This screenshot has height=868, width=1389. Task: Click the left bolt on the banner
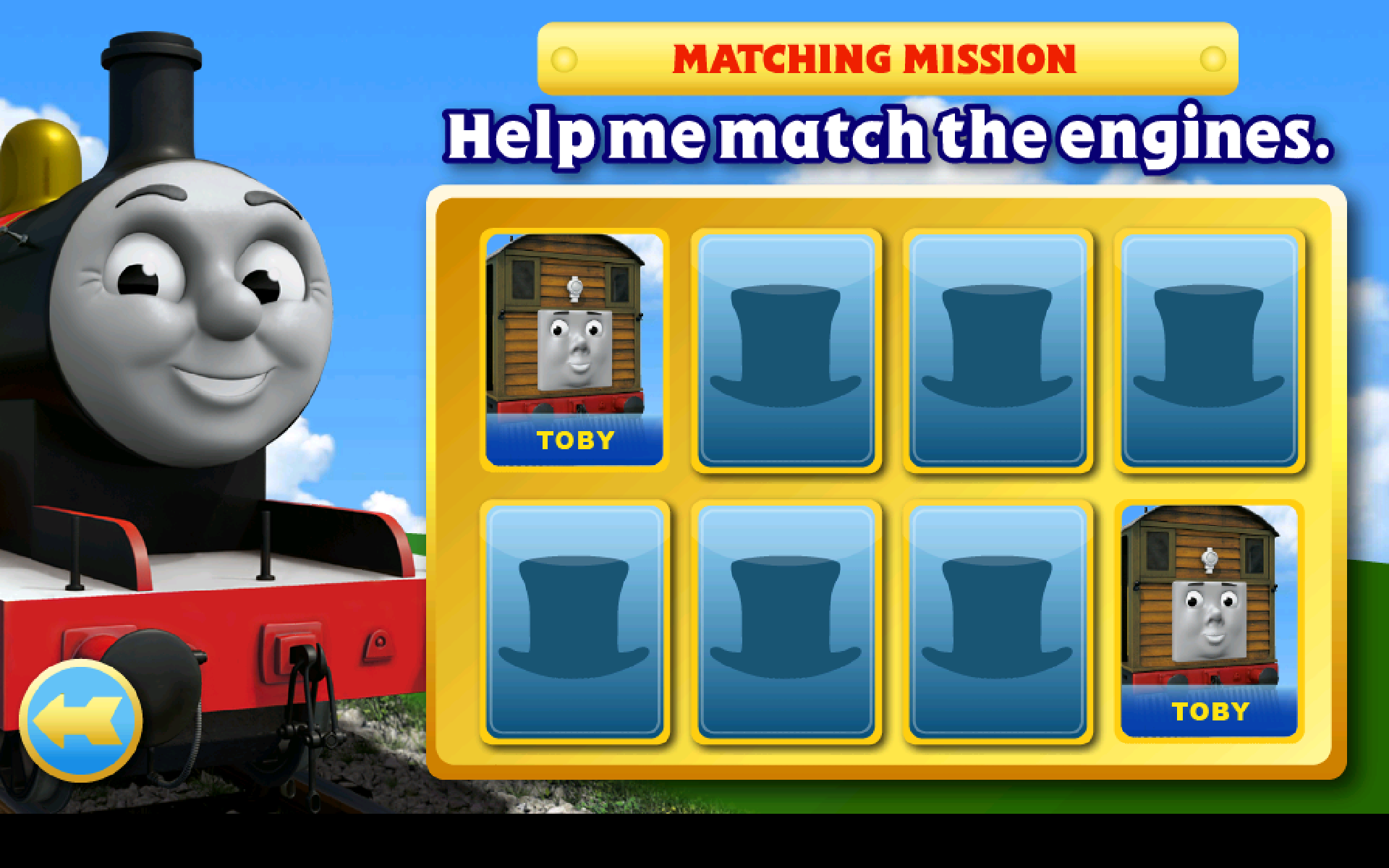pos(564,58)
